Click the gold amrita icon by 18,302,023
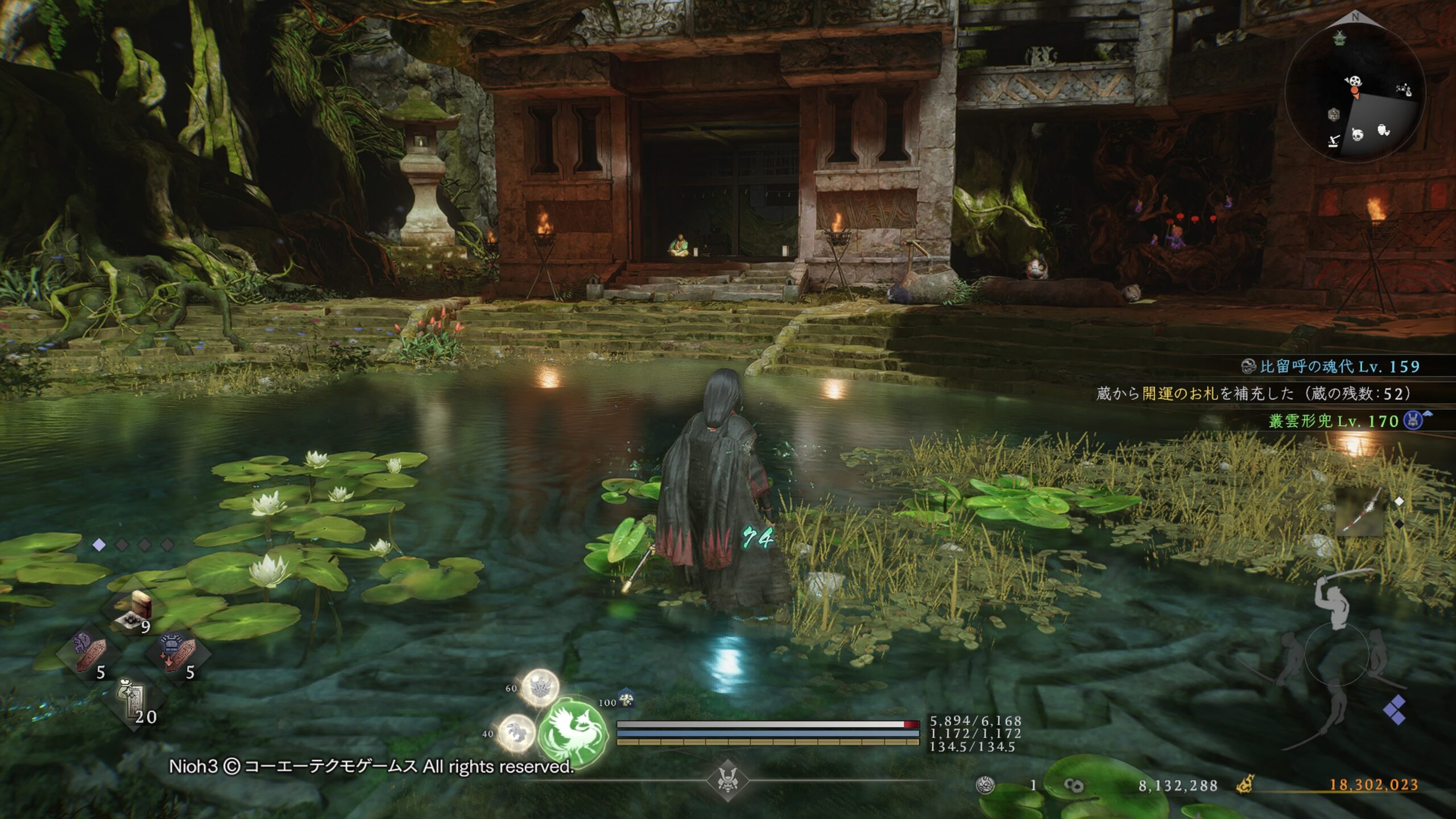1456x819 pixels. 1246,785
